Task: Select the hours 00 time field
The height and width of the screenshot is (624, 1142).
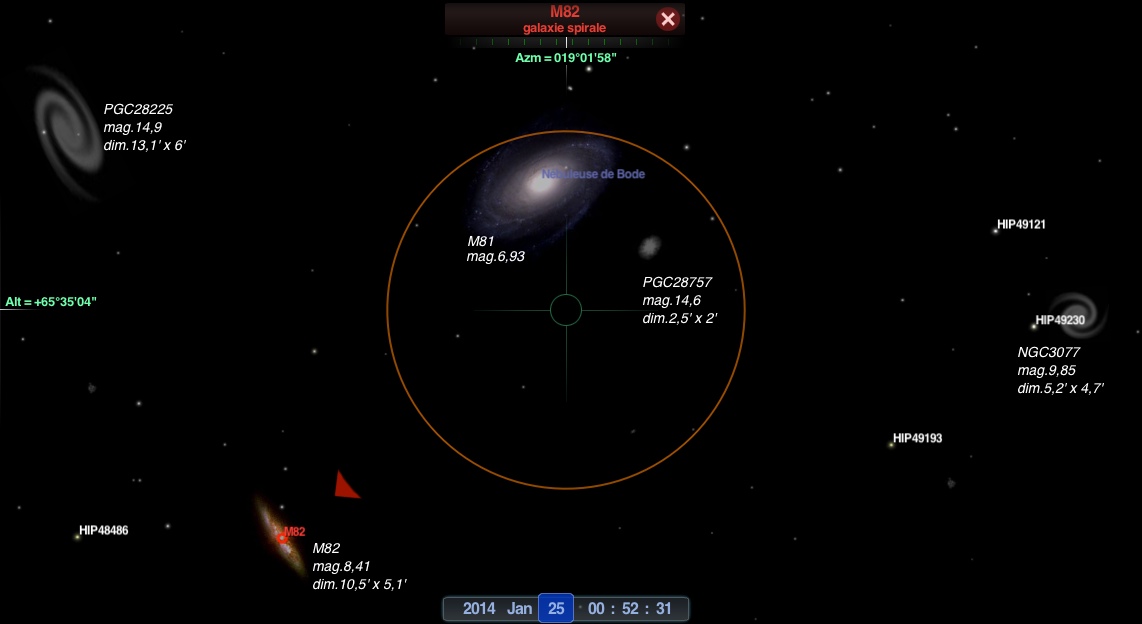Action: 598,608
